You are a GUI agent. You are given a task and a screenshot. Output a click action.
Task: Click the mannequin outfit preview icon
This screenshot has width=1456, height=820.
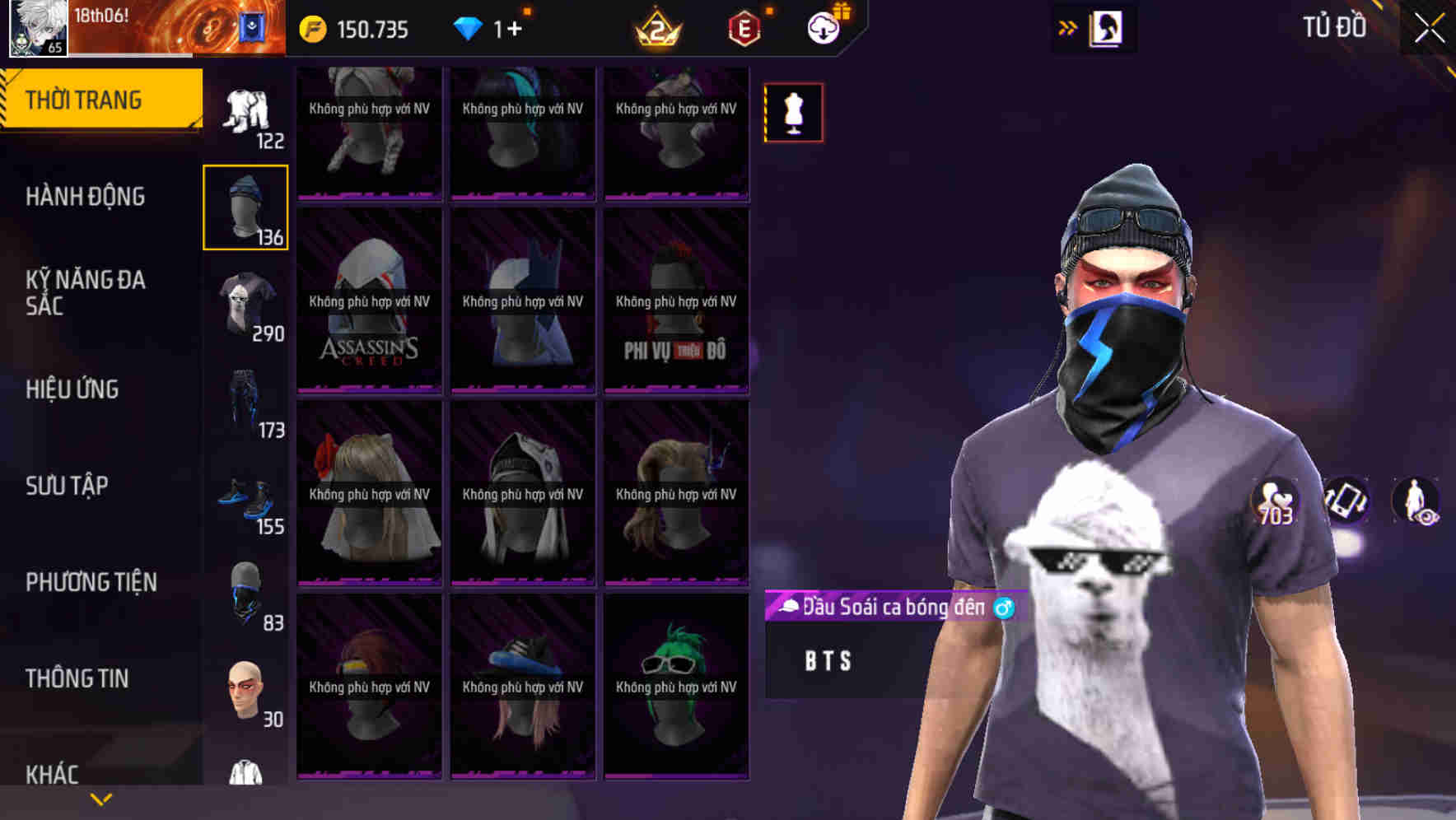click(x=792, y=113)
